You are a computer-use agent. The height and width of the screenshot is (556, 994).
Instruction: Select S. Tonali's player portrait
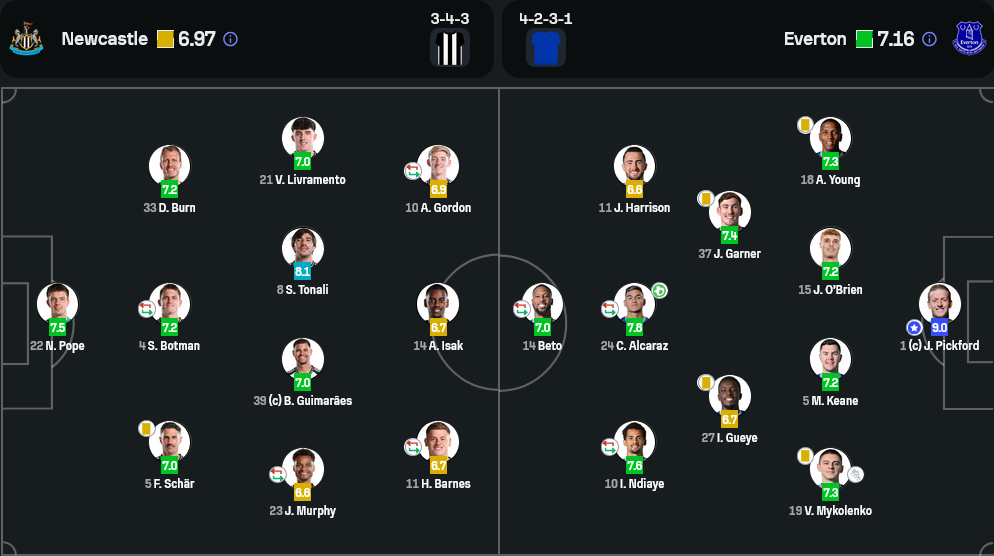(302, 248)
